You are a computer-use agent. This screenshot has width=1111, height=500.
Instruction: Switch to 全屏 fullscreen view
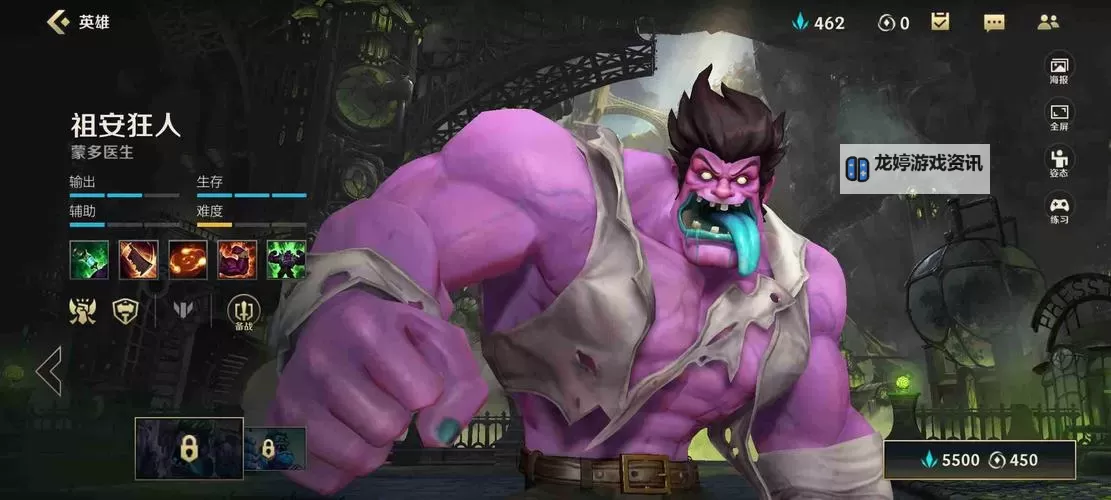point(1059,116)
